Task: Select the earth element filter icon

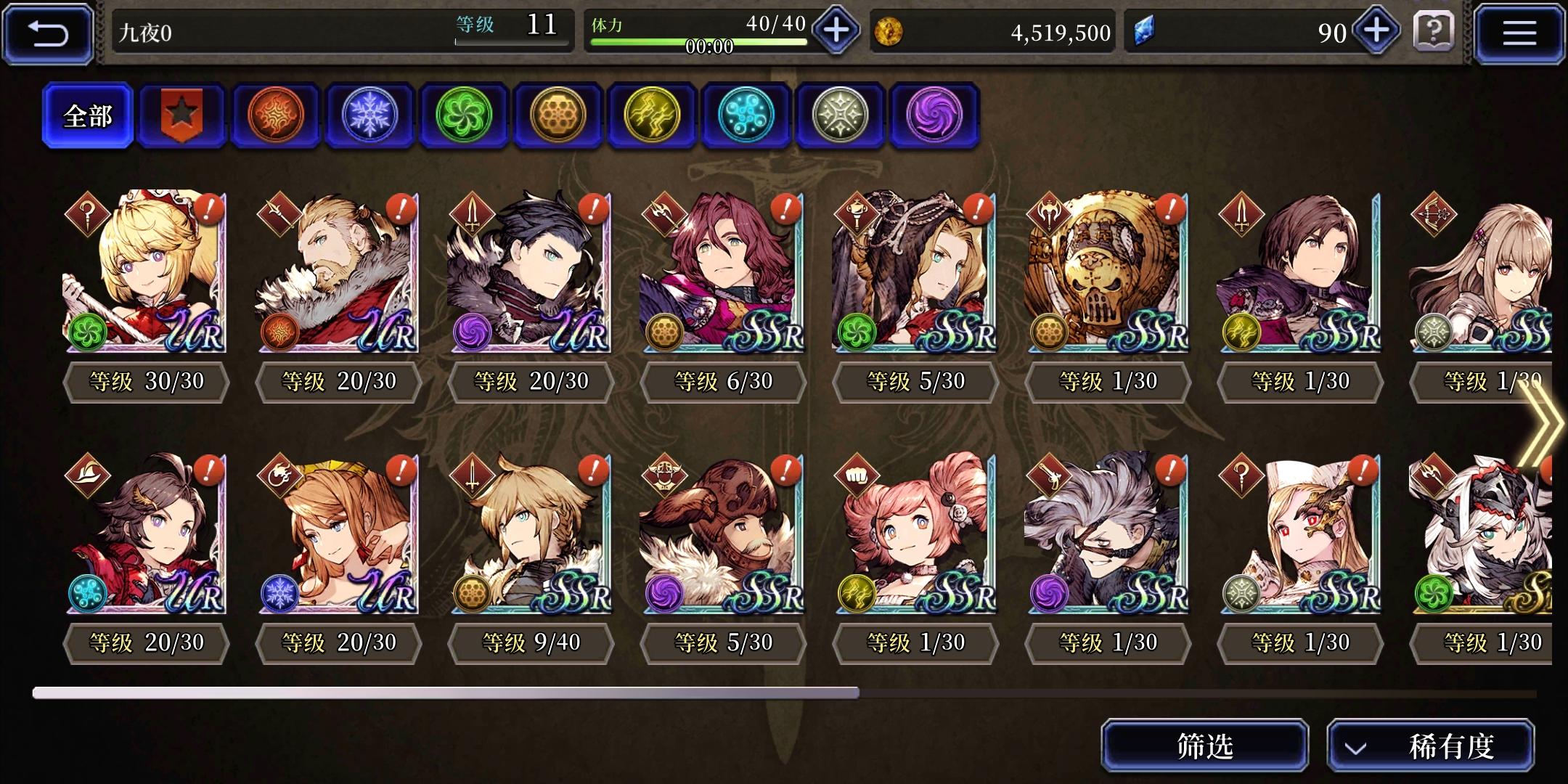Action: click(x=558, y=116)
